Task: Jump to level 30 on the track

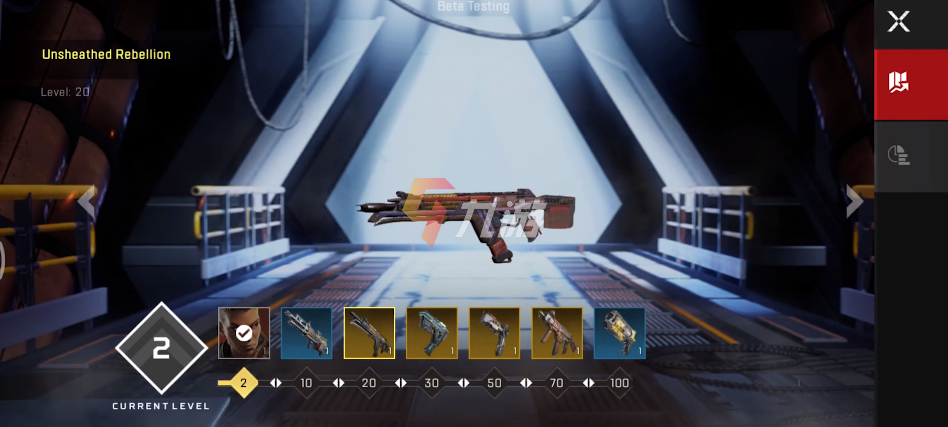Action: point(432,383)
